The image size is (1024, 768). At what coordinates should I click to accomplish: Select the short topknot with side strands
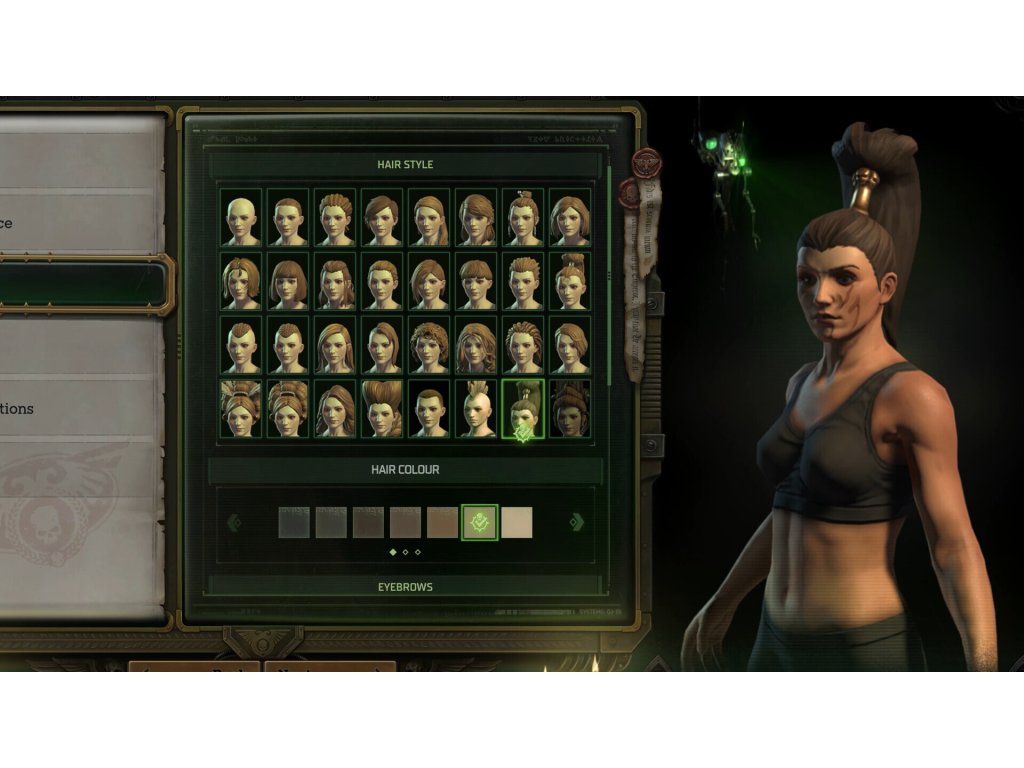tap(523, 217)
